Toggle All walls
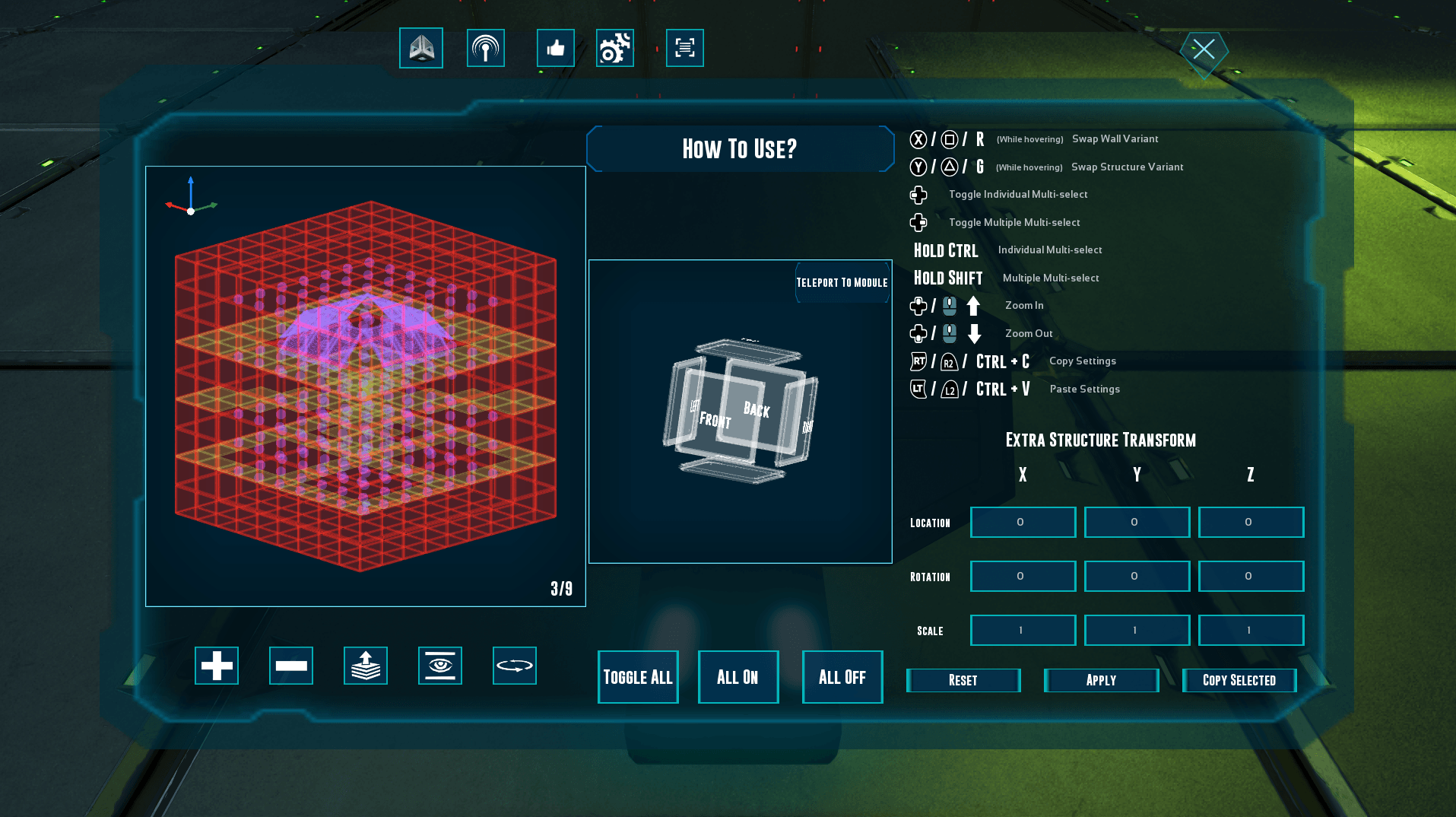 638,677
